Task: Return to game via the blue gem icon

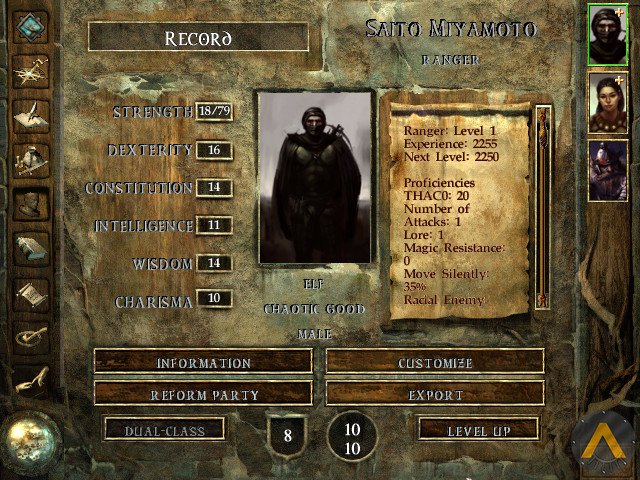Action: tap(30, 25)
